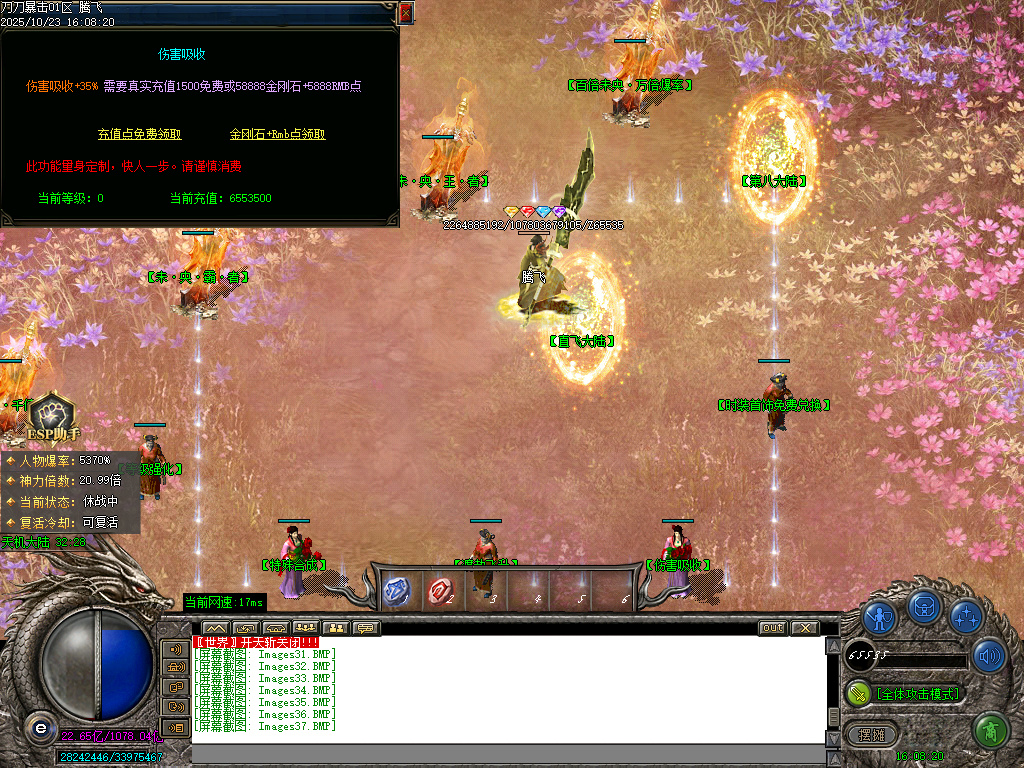Viewport: 1024px width, 768px height.
Task: Select the 金刚石+Rmb点领取 option
Action: coord(277,134)
